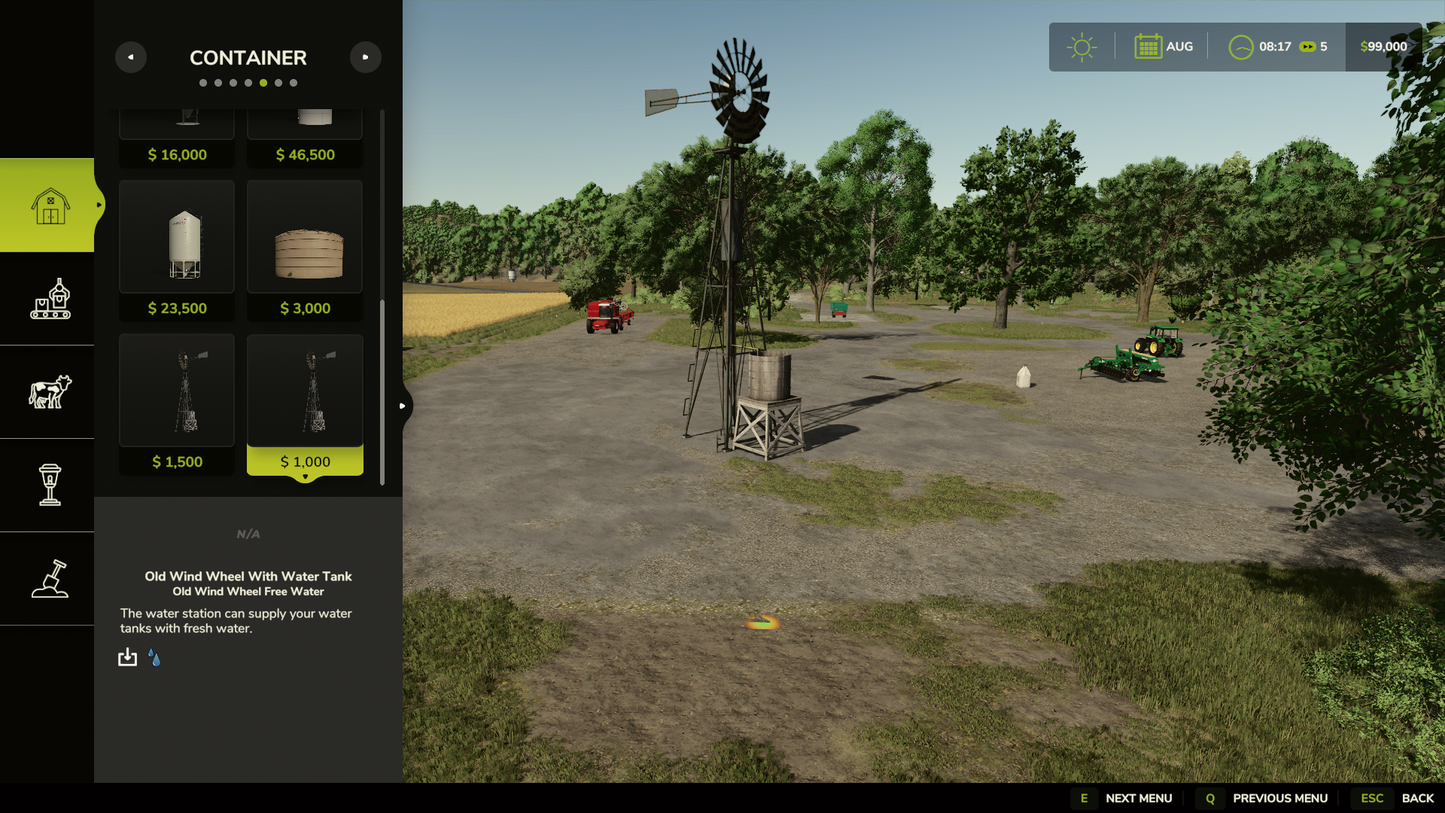Select the animals category with cow icon

pos(49,392)
